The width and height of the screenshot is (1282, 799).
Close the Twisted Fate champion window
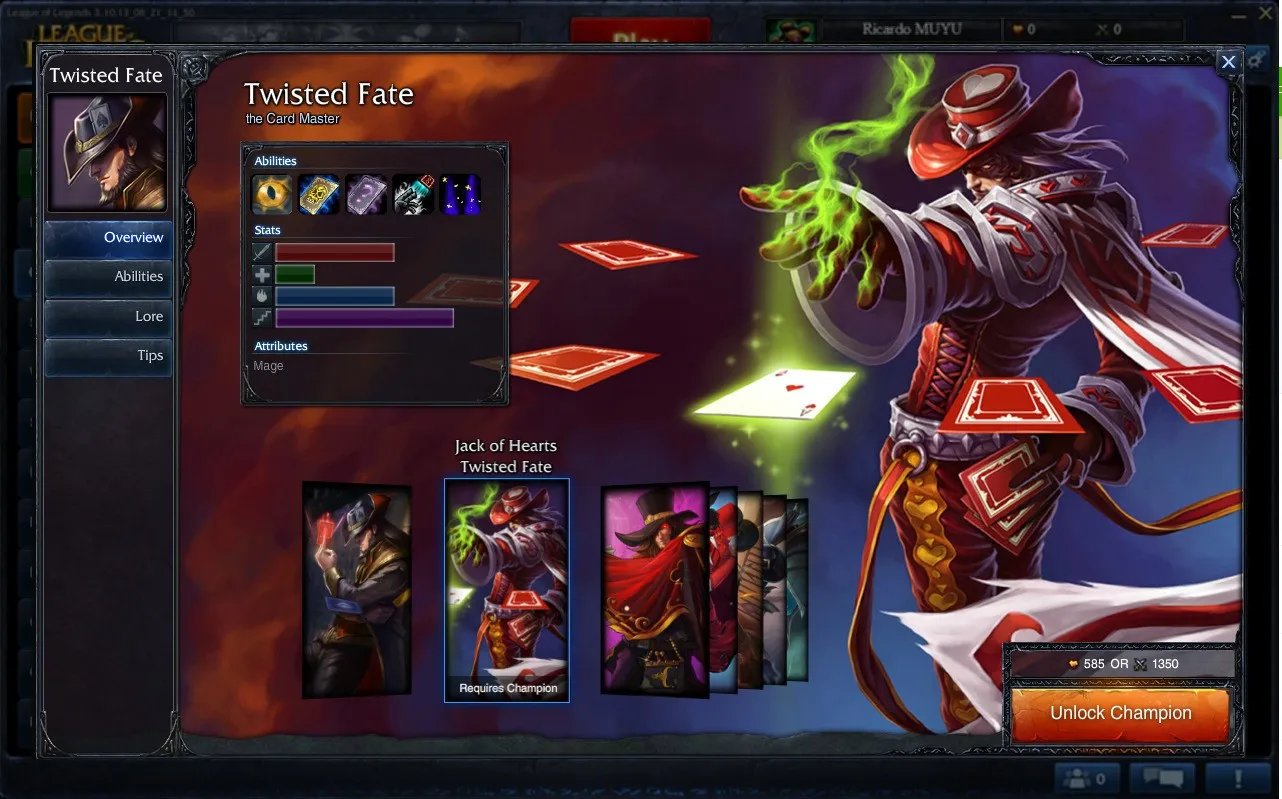pos(1228,62)
